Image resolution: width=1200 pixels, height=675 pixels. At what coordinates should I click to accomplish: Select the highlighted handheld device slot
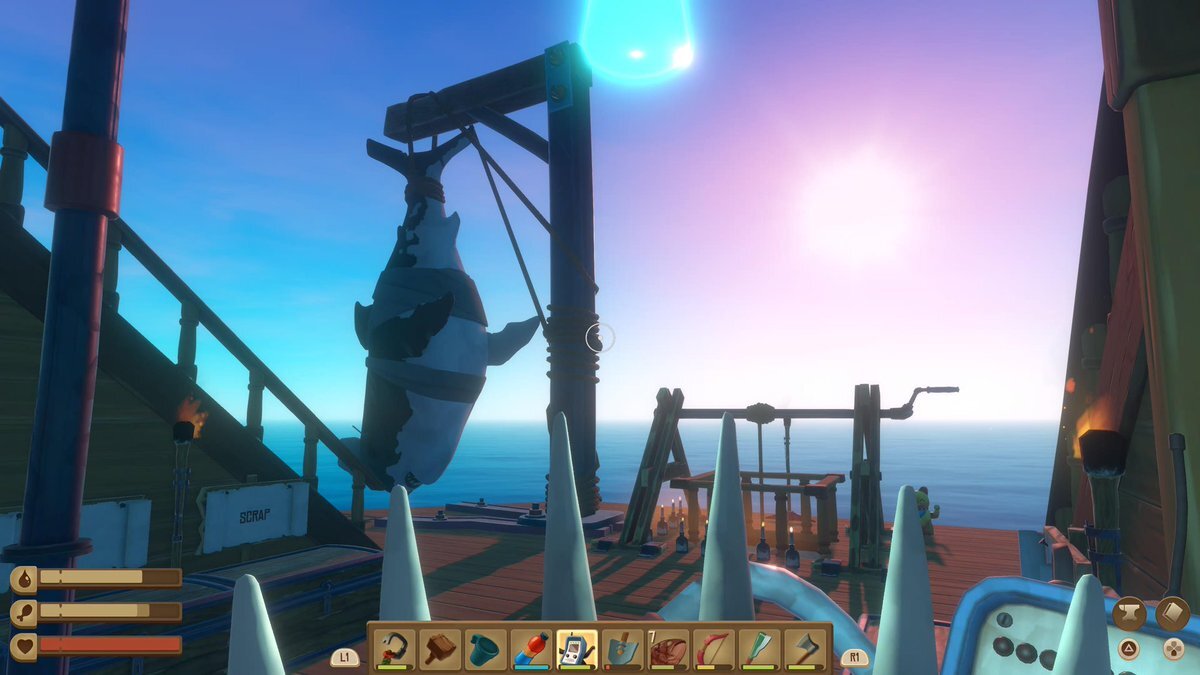pos(577,648)
